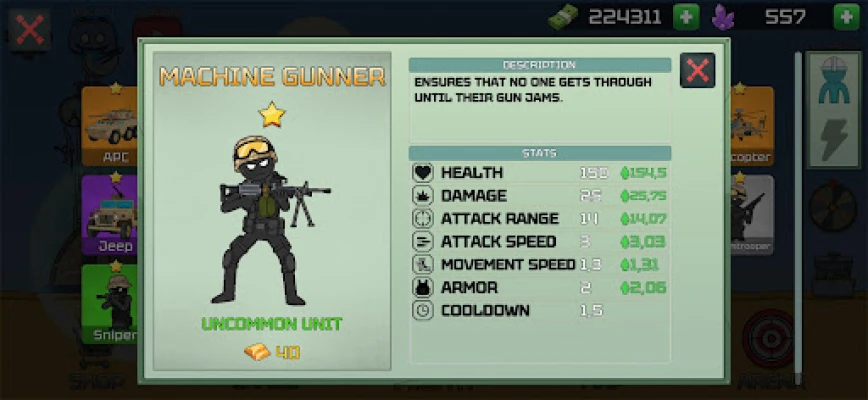Exit screen using the top-left red X
The height and width of the screenshot is (400, 868).
(x=30, y=29)
